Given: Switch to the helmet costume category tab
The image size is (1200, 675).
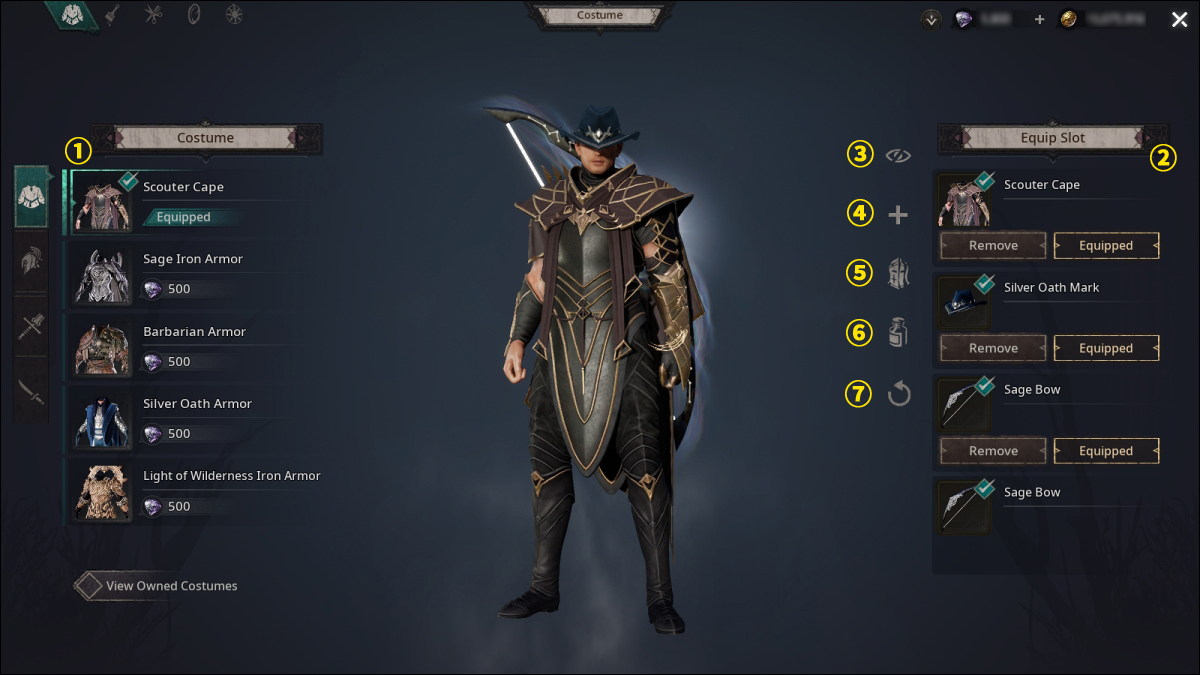Looking at the screenshot, I should tap(32, 261).
